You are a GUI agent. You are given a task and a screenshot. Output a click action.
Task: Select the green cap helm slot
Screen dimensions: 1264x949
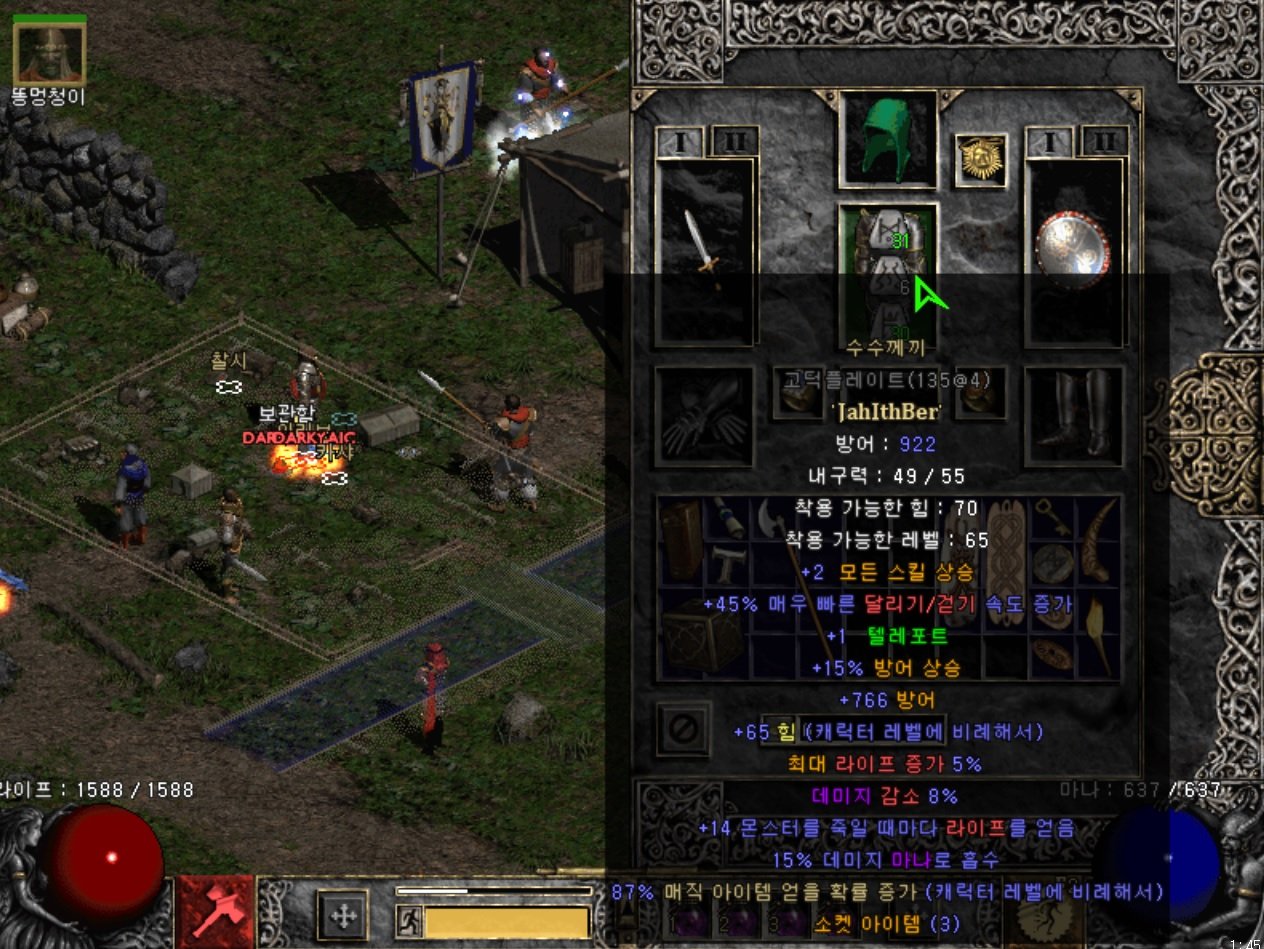pyautogui.click(x=888, y=138)
